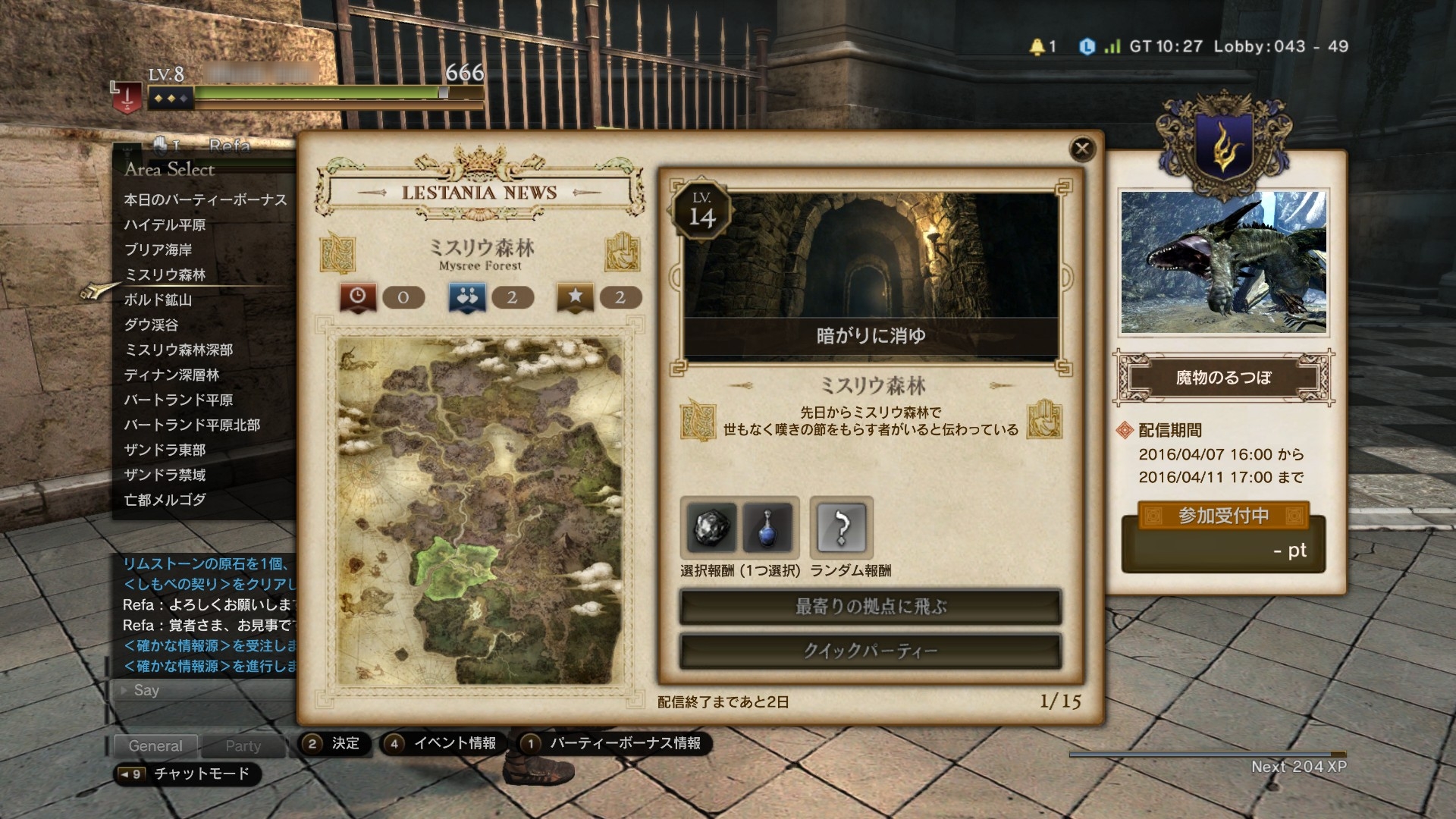Open ダウ渓谷 in the area list
The height and width of the screenshot is (819, 1456).
pyautogui.click(x=151, y=325)
